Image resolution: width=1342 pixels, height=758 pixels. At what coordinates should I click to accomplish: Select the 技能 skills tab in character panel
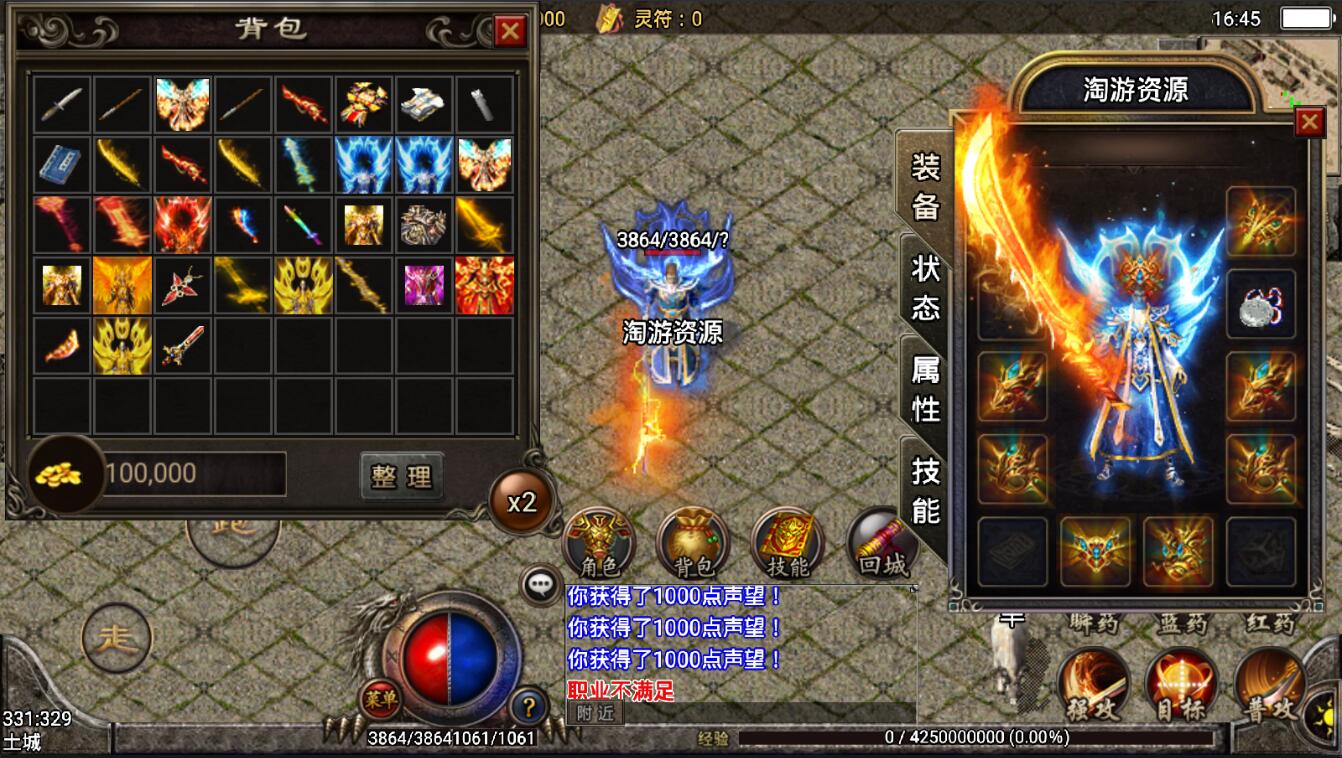click(x=925, y=491)
